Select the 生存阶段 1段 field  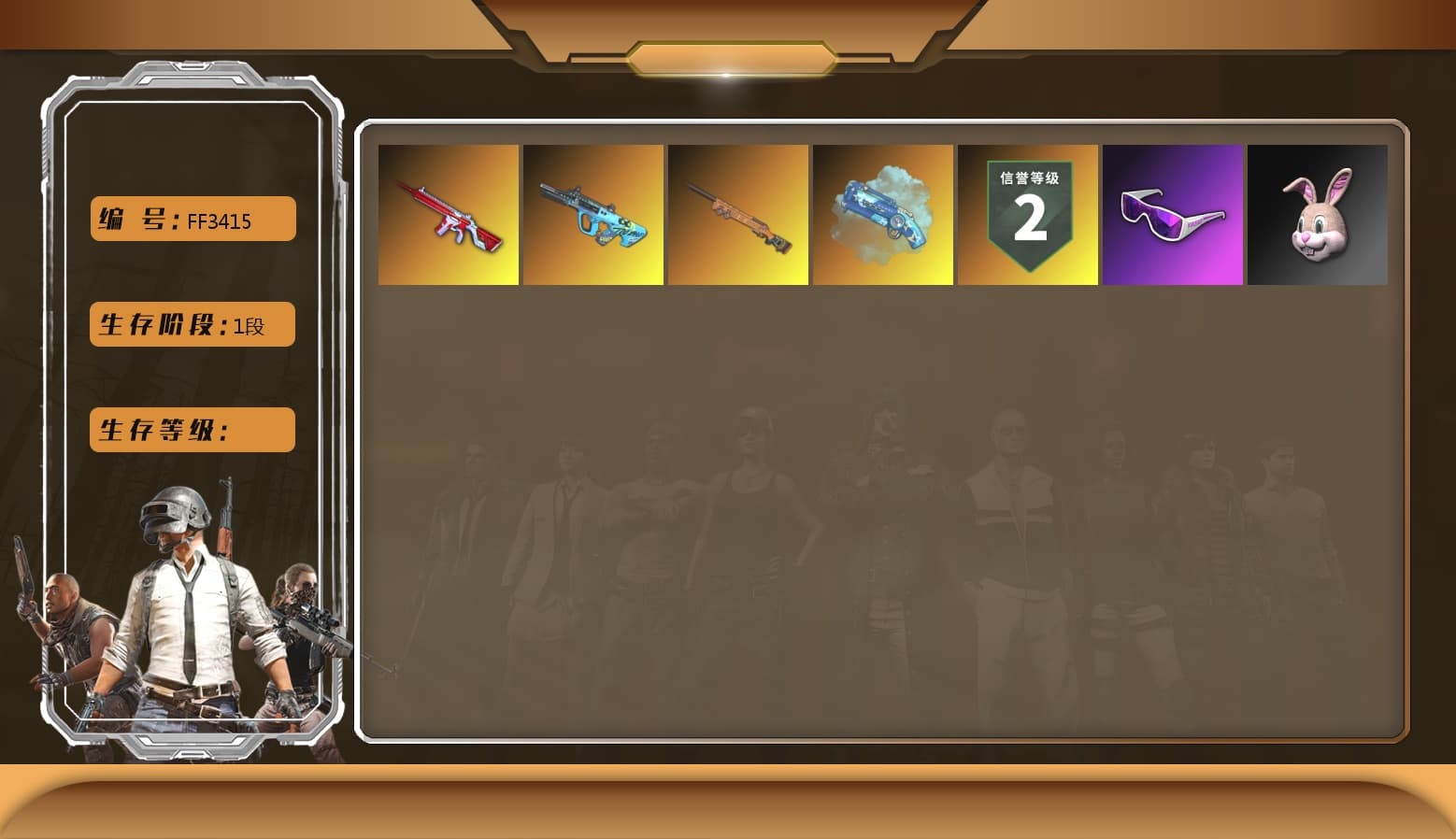click(x=192, y=324)
